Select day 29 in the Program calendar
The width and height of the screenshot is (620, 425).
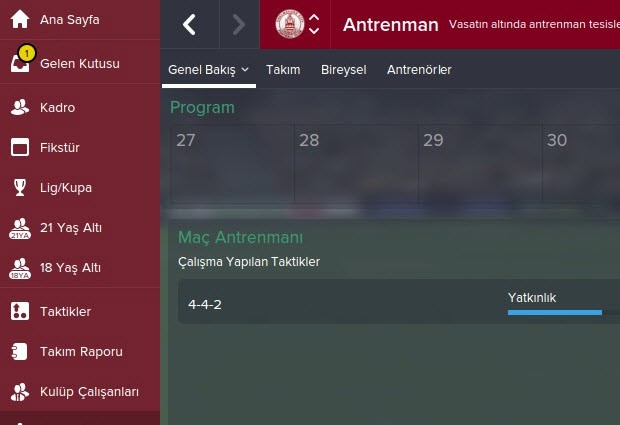click(x=480, y=165)
